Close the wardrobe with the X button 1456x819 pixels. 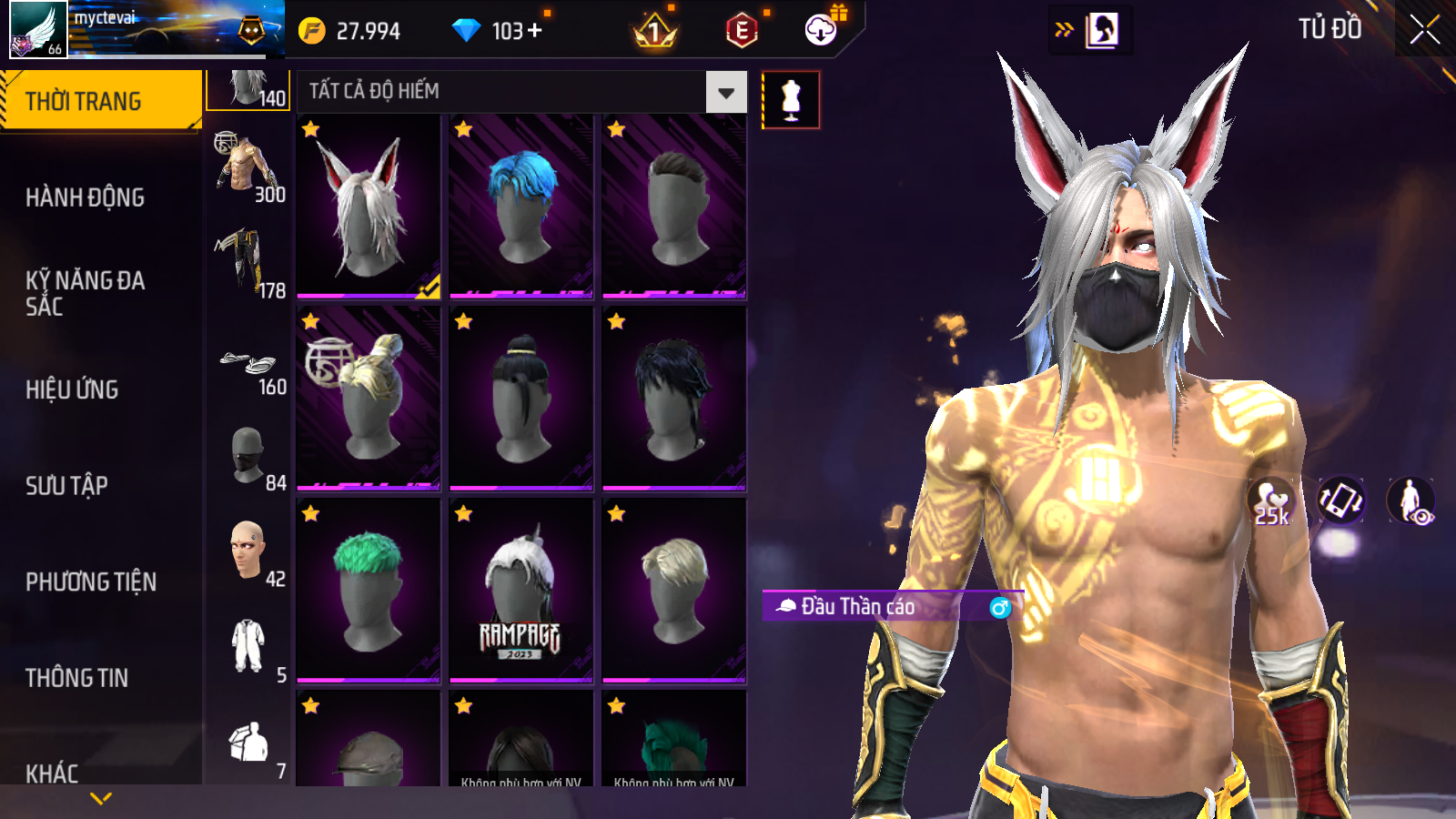tap(1424, 30)
